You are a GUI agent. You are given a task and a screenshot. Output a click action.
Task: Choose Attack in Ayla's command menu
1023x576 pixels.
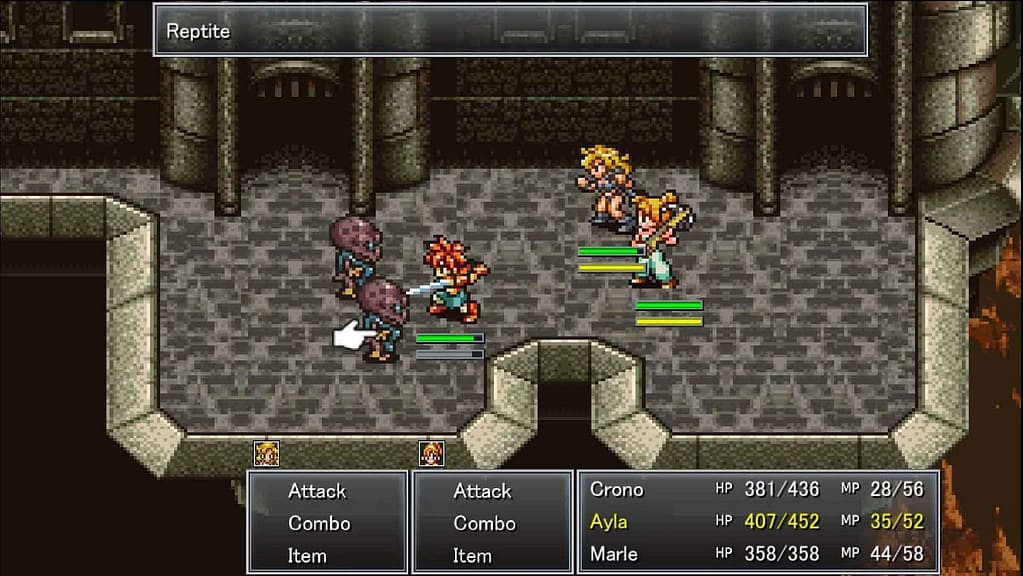[x=317, y=491]
